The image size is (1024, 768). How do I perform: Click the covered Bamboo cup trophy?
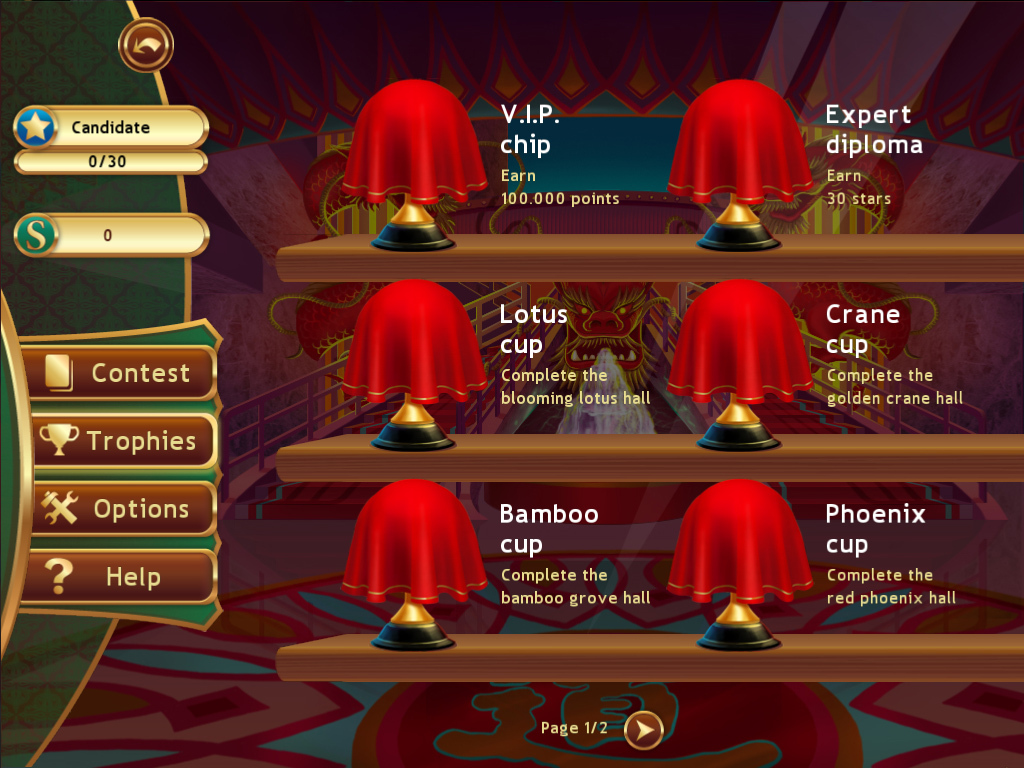414,560
